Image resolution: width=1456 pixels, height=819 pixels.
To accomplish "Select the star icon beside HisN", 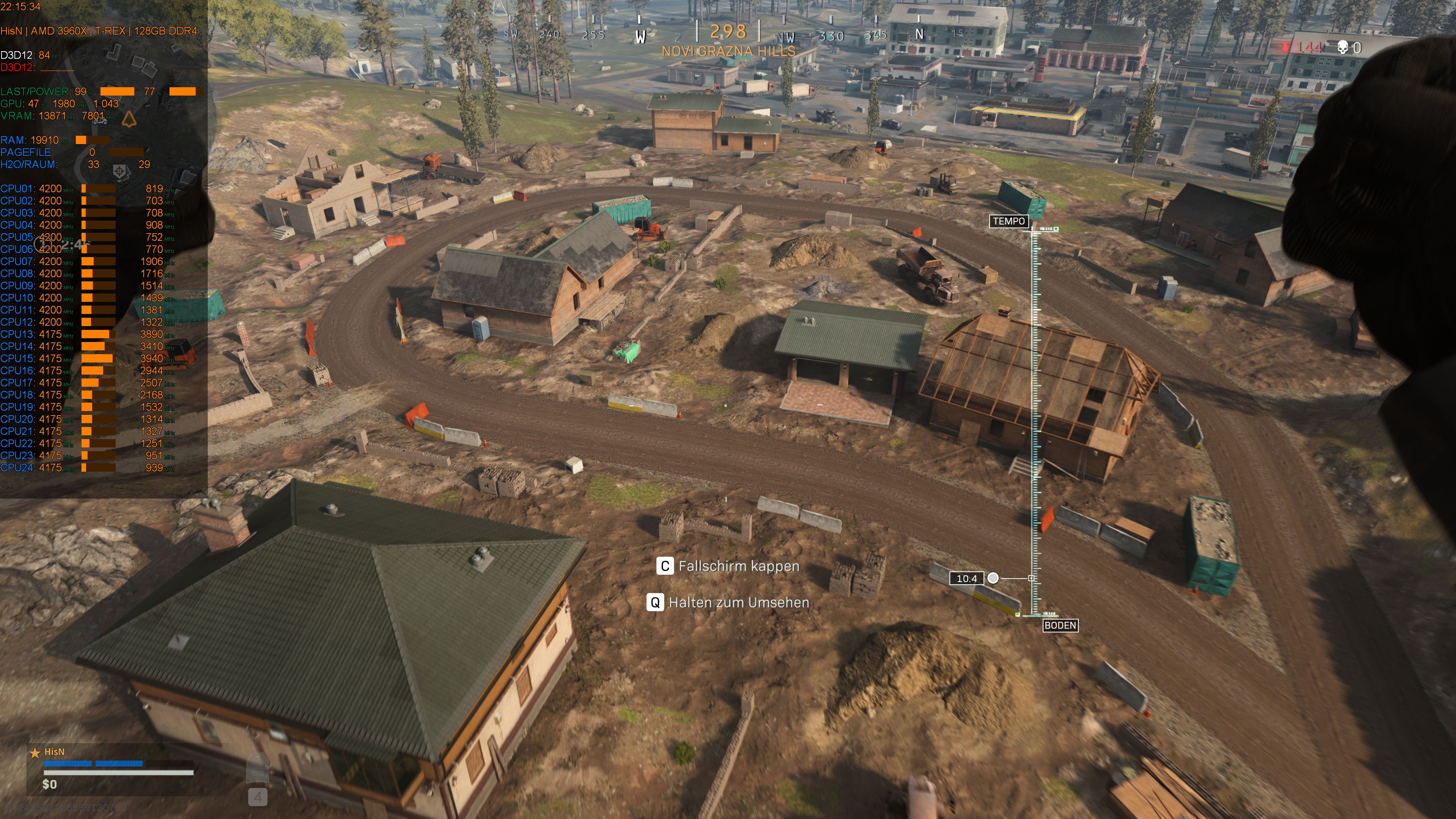I will click(x=35, y=752).
